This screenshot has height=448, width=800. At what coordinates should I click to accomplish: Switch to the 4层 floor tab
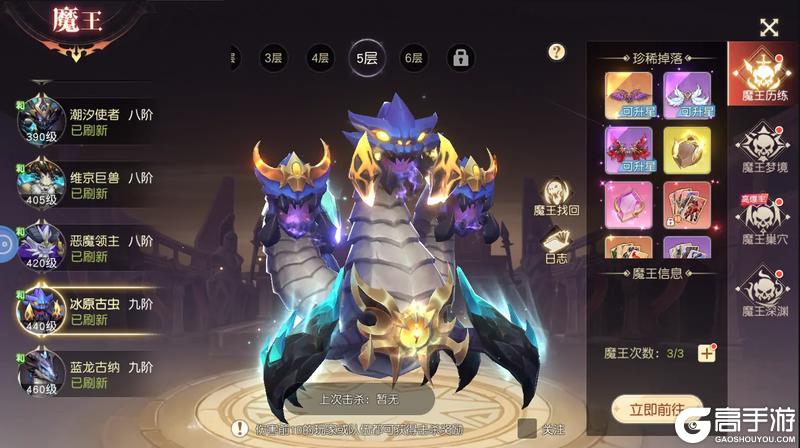point(320,58)
